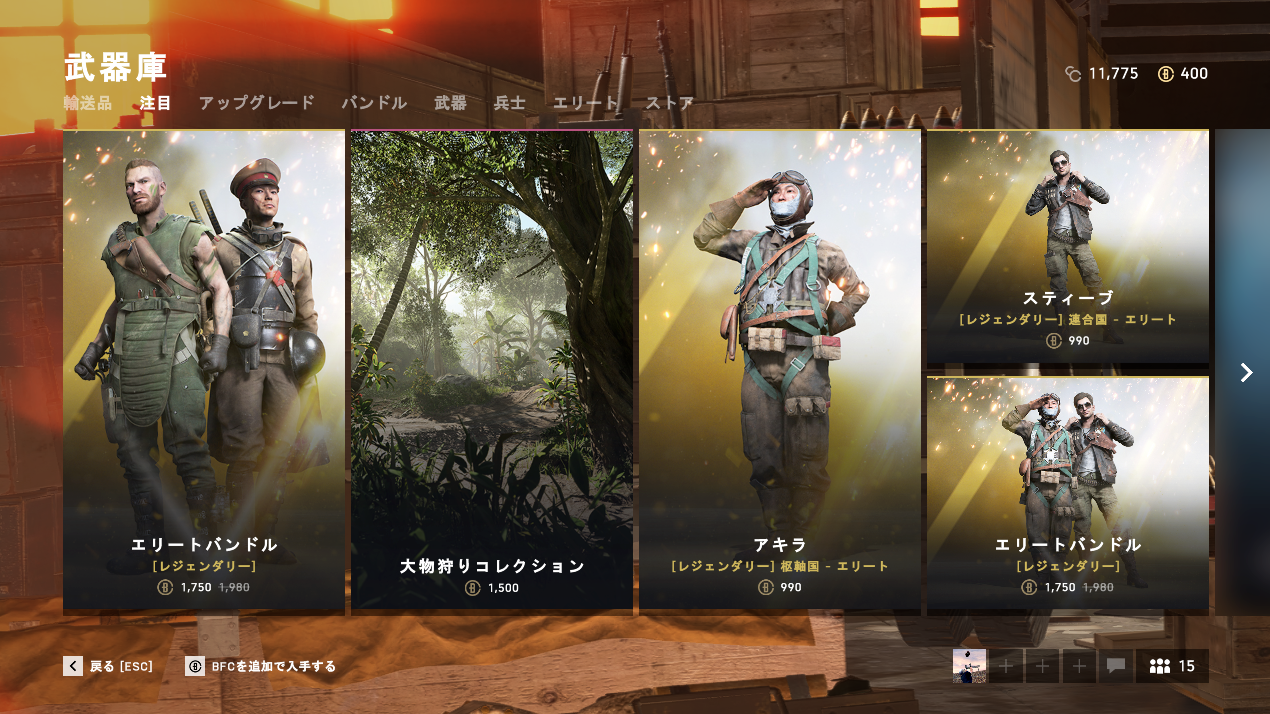The width and height of the screenshot is (1270, 714).
Task: Show the 武器 tab
Action: point(450,103)
